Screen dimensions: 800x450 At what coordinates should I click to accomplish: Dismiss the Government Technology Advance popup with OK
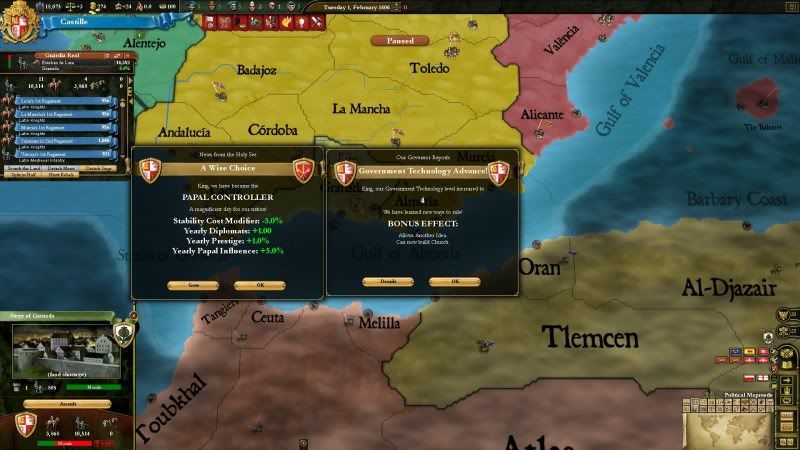454,281
